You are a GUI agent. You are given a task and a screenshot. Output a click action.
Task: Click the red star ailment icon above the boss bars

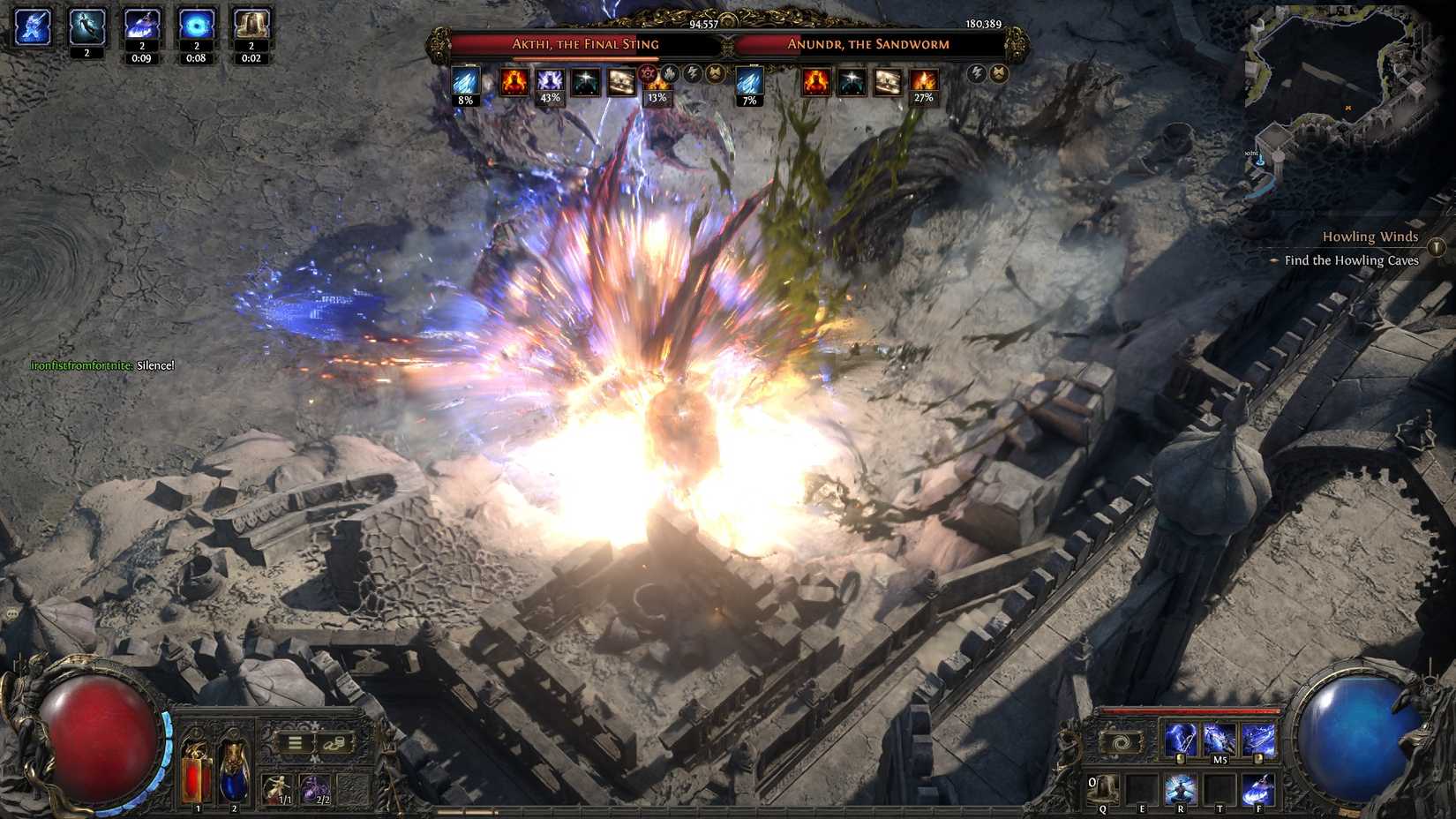[x=646, y=72]
